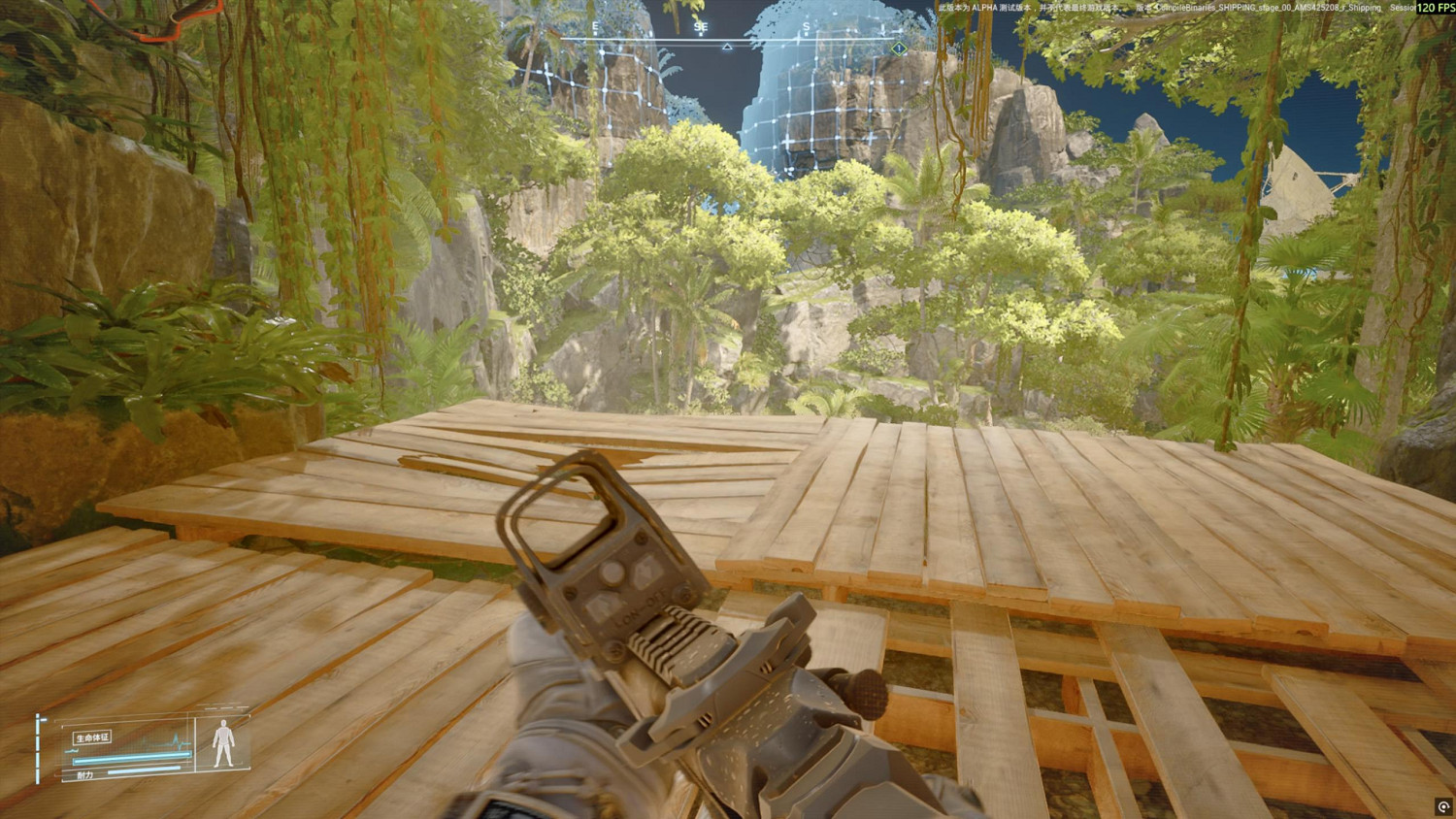Select the SE heading marker on the compass

tap(702, 26)
